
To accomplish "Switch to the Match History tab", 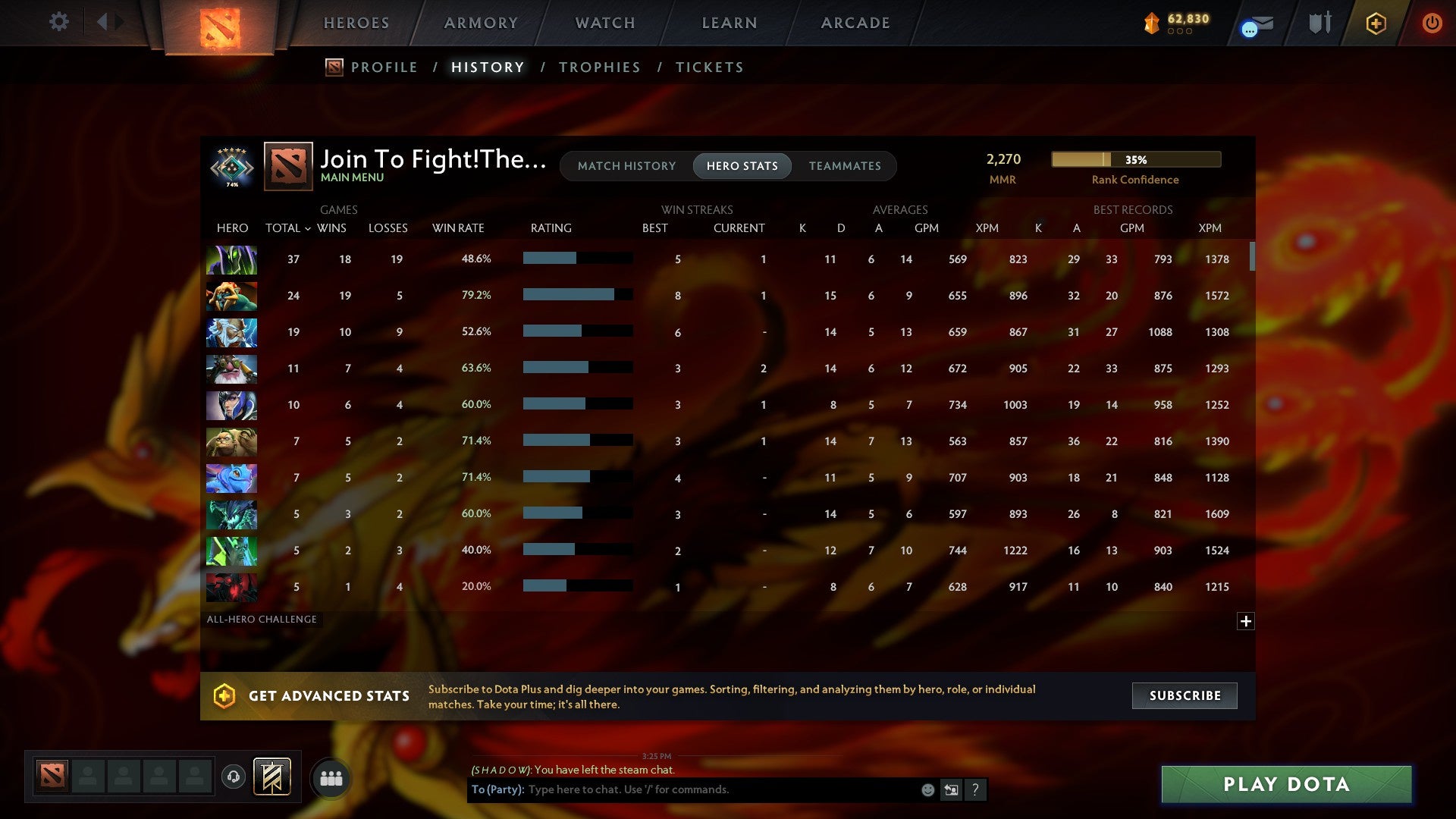I will click(x=626, y=165).
